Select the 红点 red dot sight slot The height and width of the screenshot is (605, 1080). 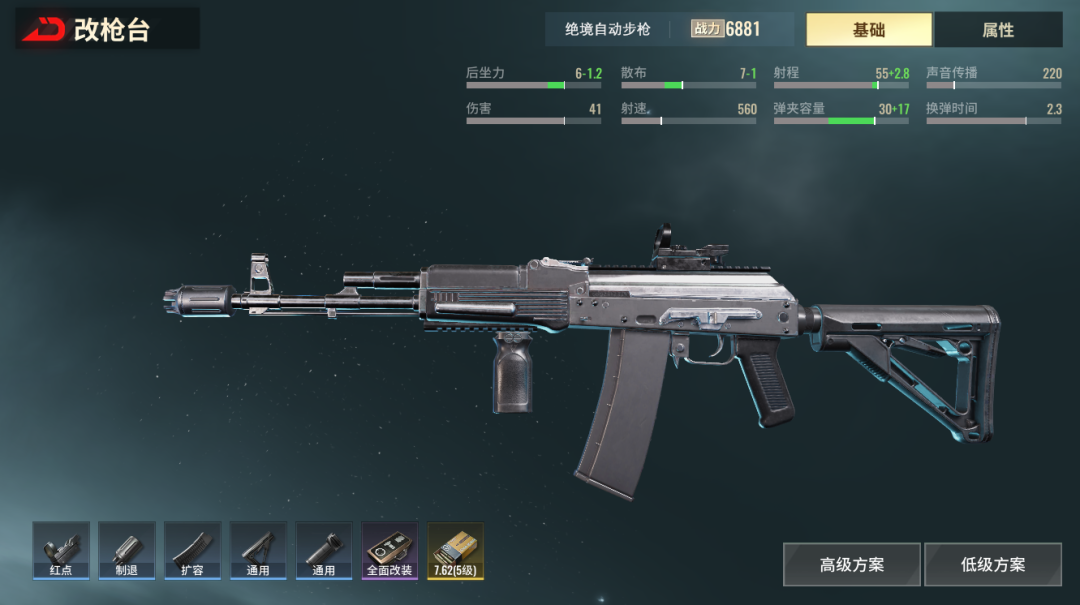[61, 550]
